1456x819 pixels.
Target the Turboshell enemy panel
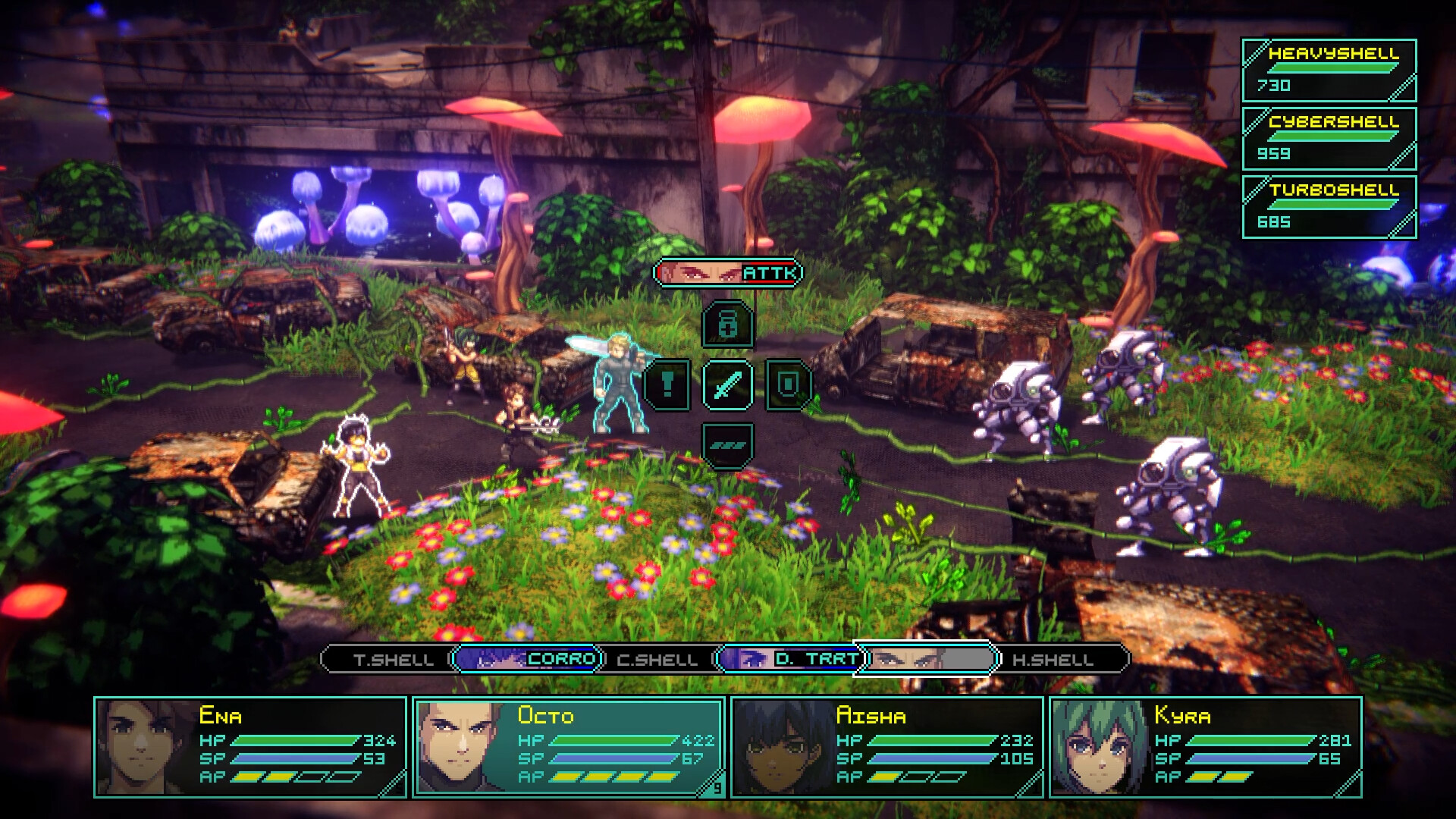pos(1329,207)
